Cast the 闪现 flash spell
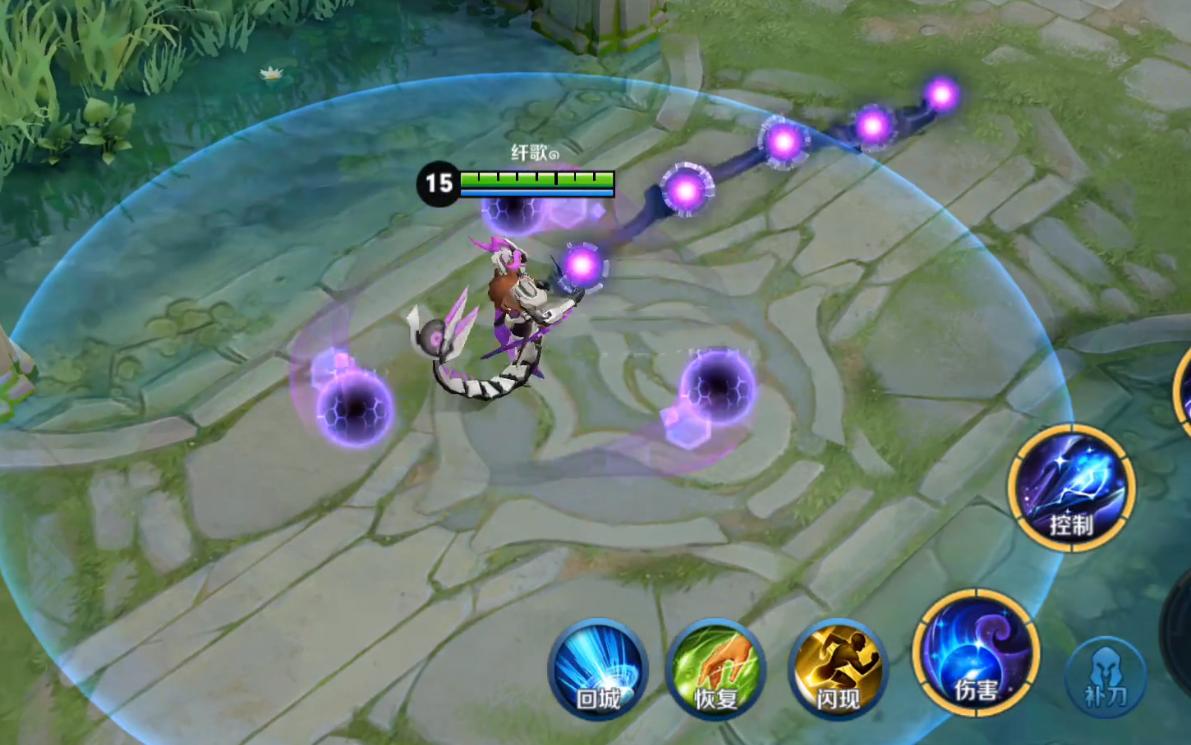The width and height of the screenshot is (1191, 745). click(838, 669)
